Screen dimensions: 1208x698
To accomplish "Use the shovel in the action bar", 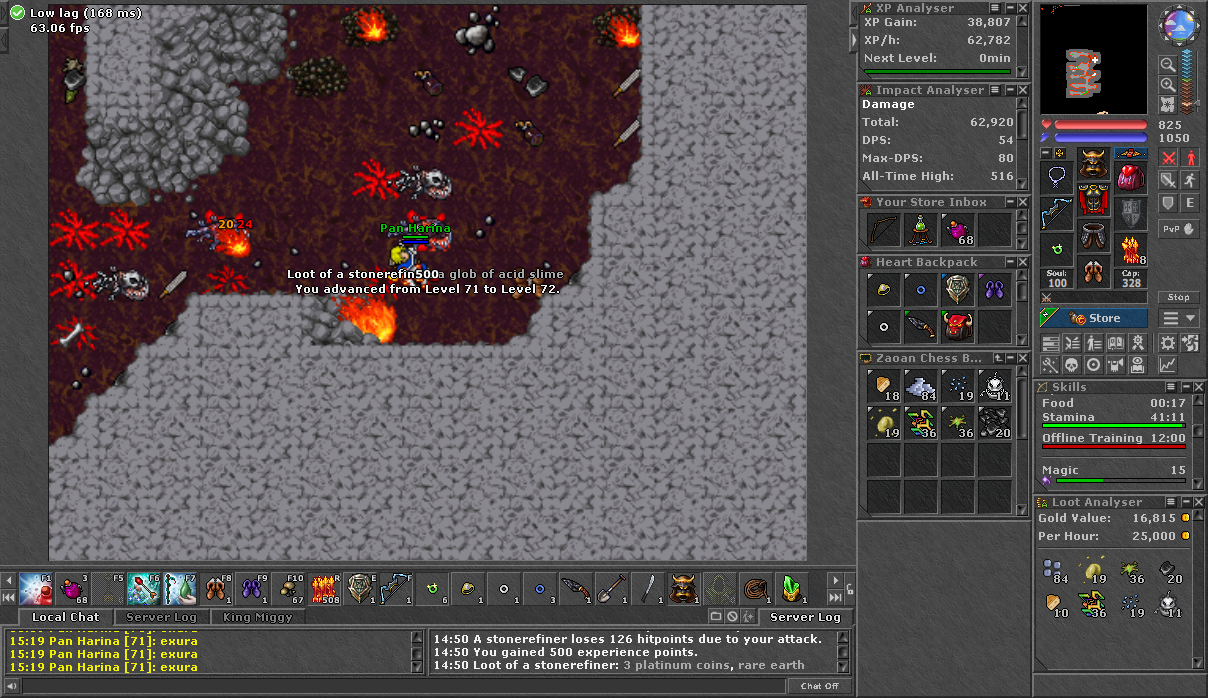I will pyautogui.click(x=610, y=588).
